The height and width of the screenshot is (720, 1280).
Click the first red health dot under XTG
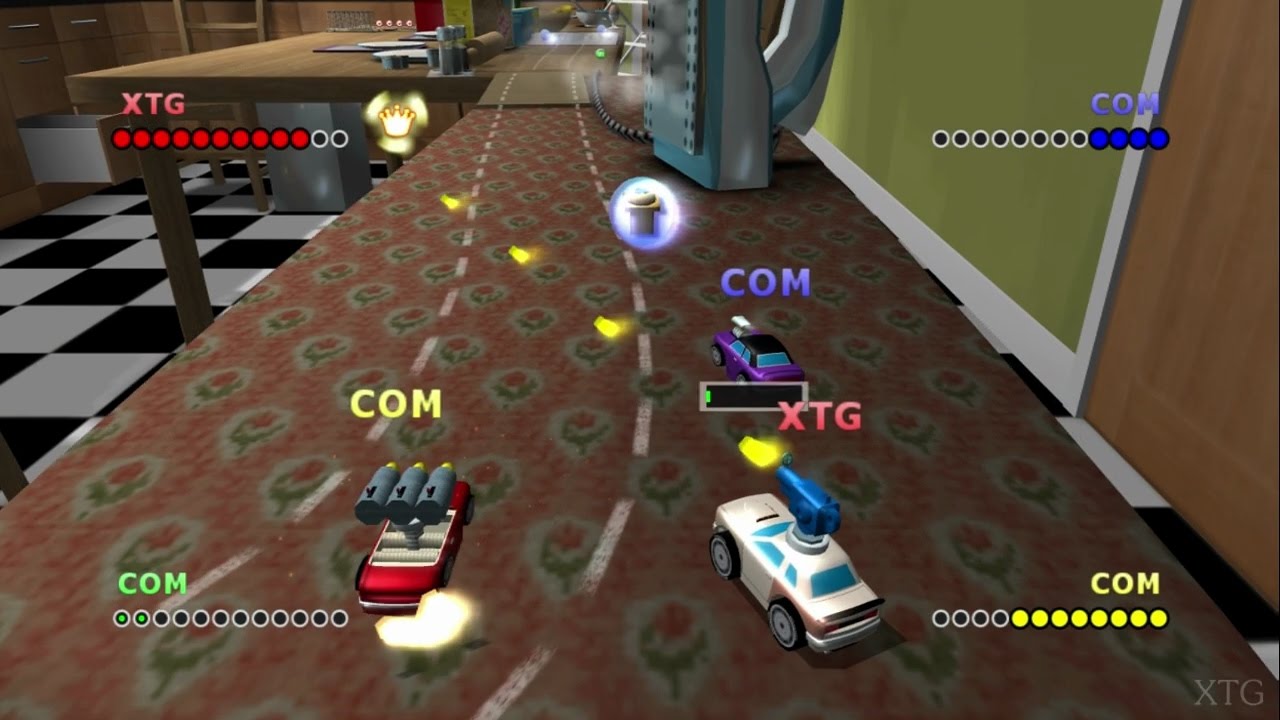tap(124, 138)
